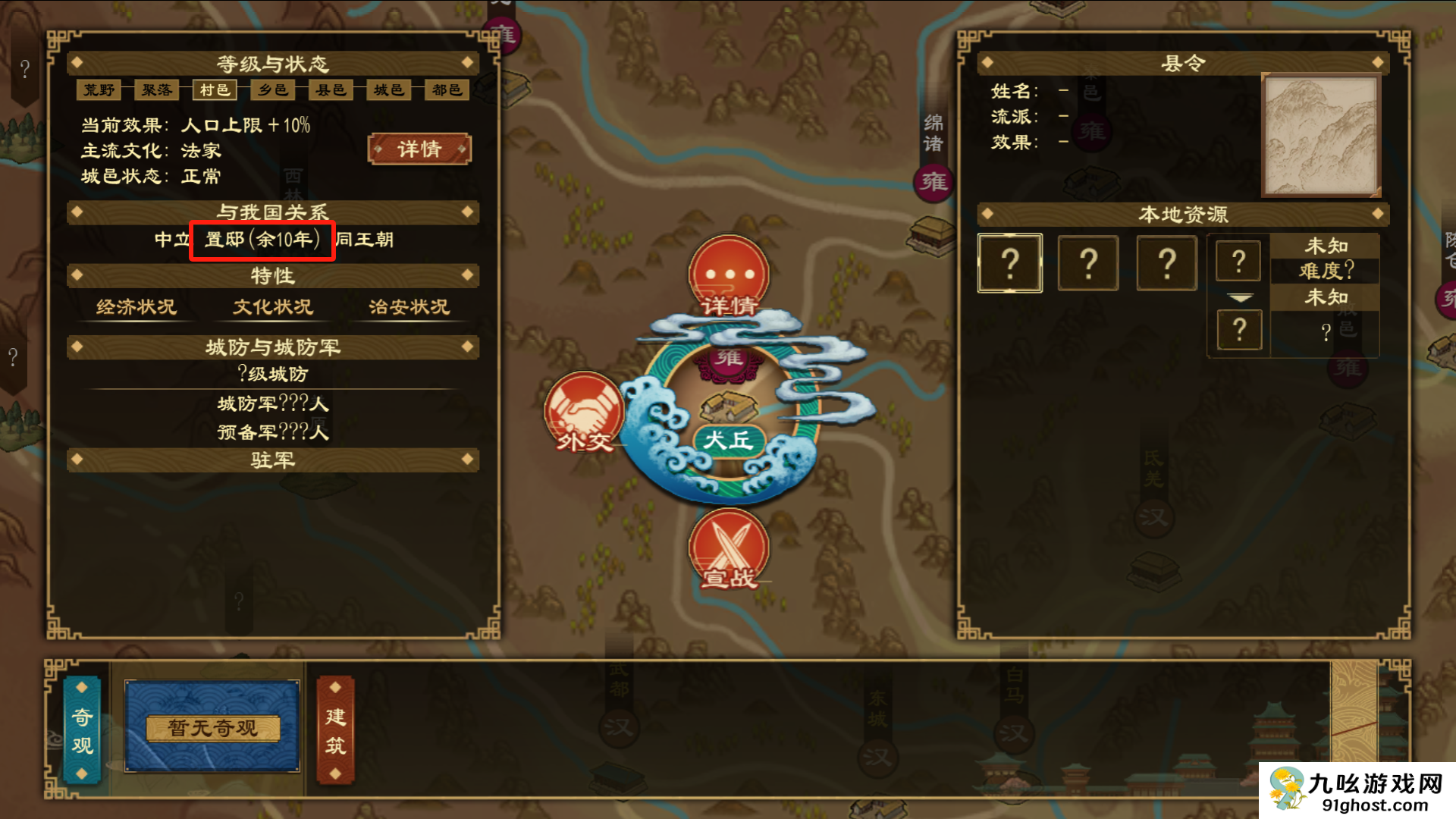The image size is (1456, 819).
Task: Select the 暂无奇观 wonder card
Action: pos(212,727)
